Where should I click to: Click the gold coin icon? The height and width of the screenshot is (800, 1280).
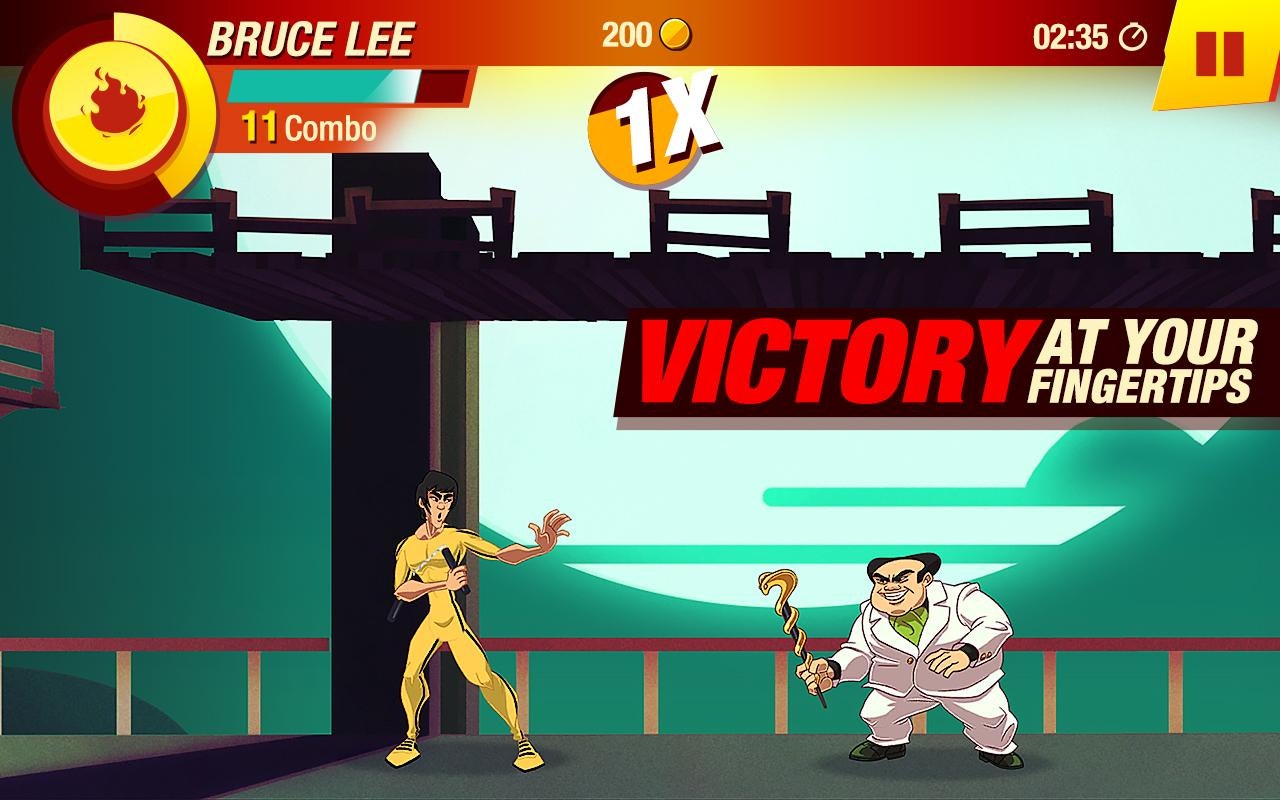pyautogui.click(x=674, y=32)
